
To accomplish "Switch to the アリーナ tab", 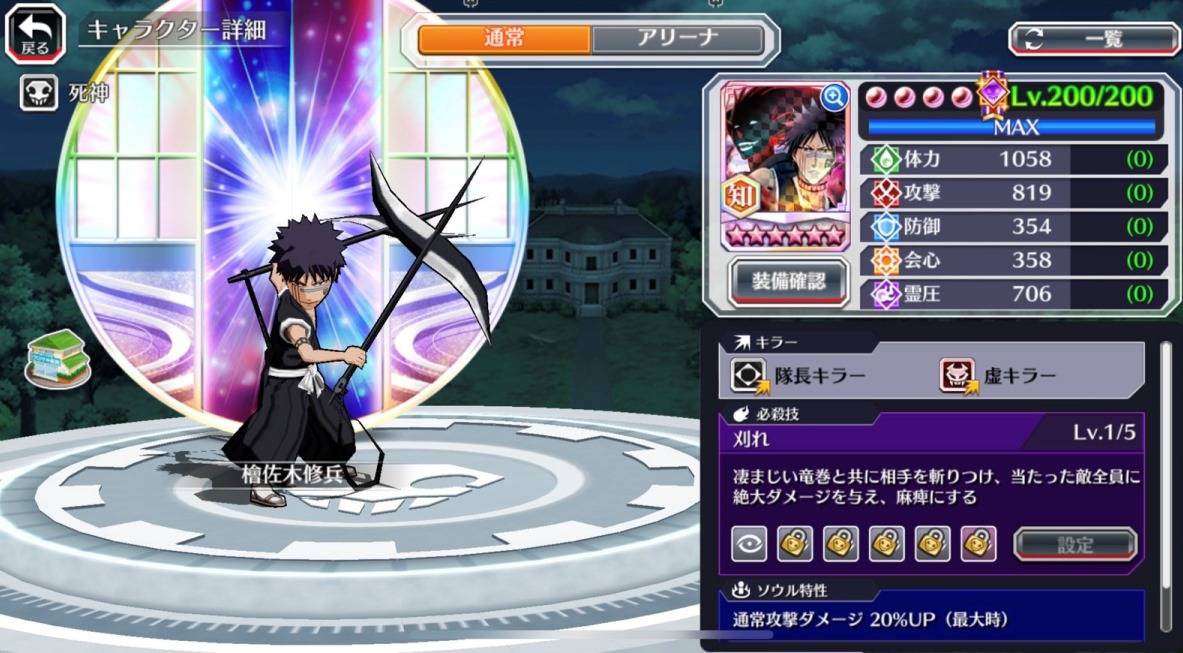I will [677, 39].
